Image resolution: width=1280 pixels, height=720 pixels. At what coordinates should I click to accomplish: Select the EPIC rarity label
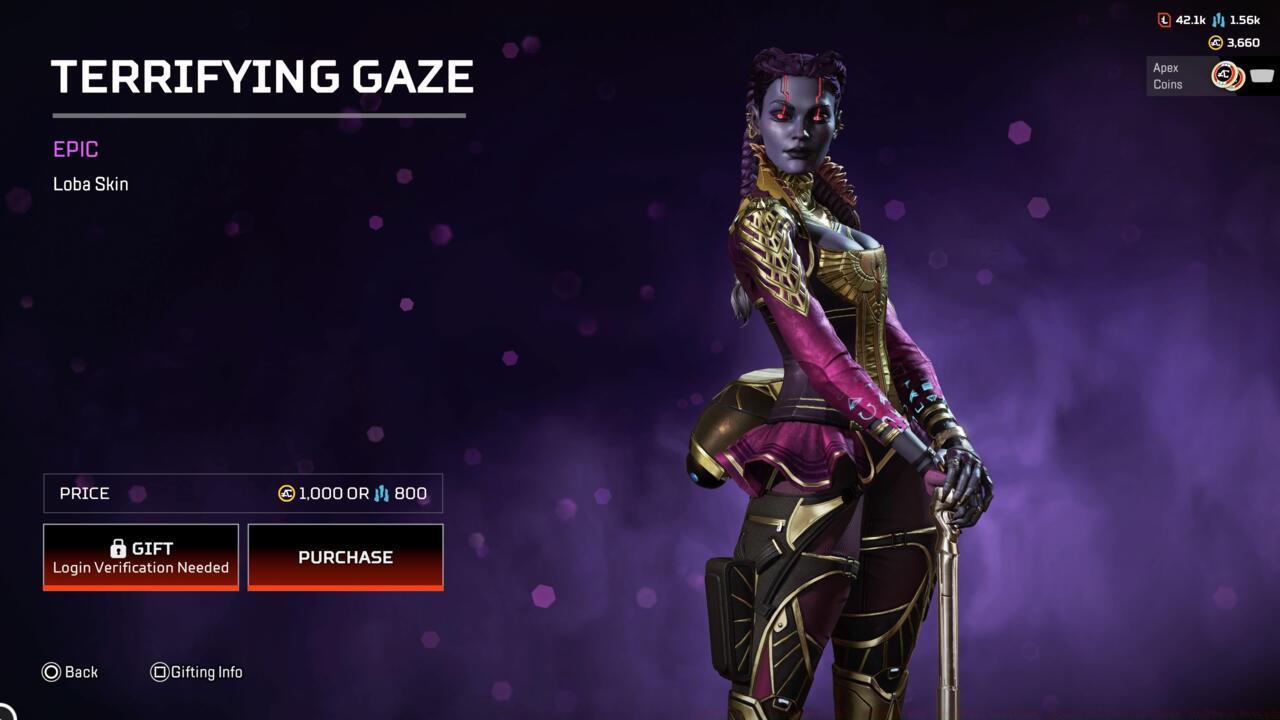coord(74,149)
